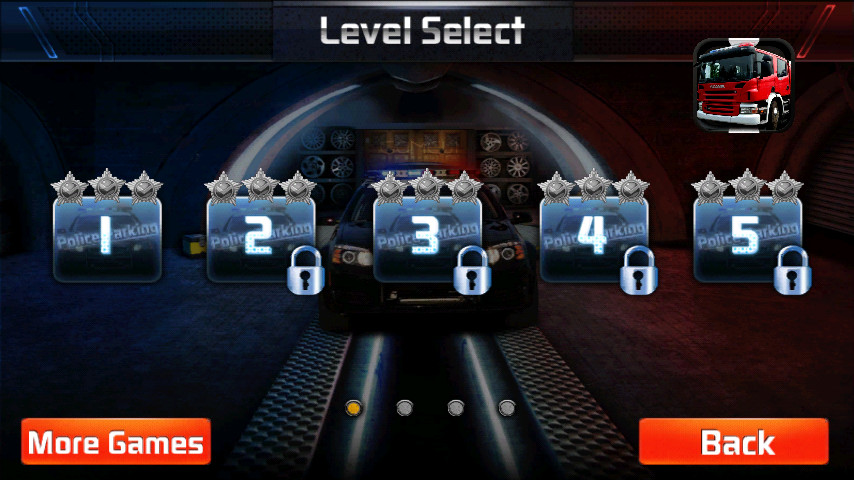
Task: Open the More Games button
Action: coord(116,442)
